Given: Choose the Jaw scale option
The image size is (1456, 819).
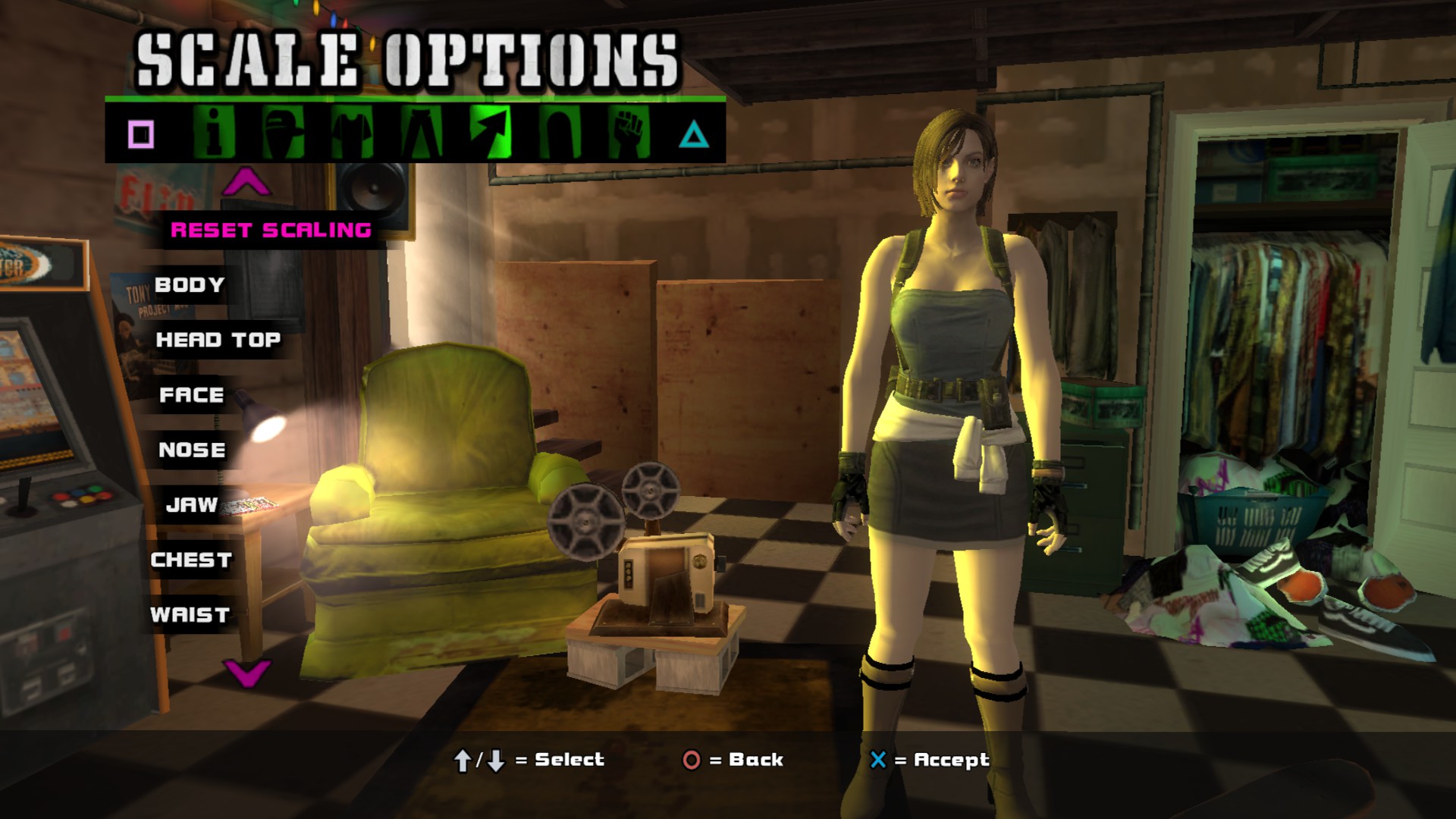Looking at the screenshot, I should [192, 505].
